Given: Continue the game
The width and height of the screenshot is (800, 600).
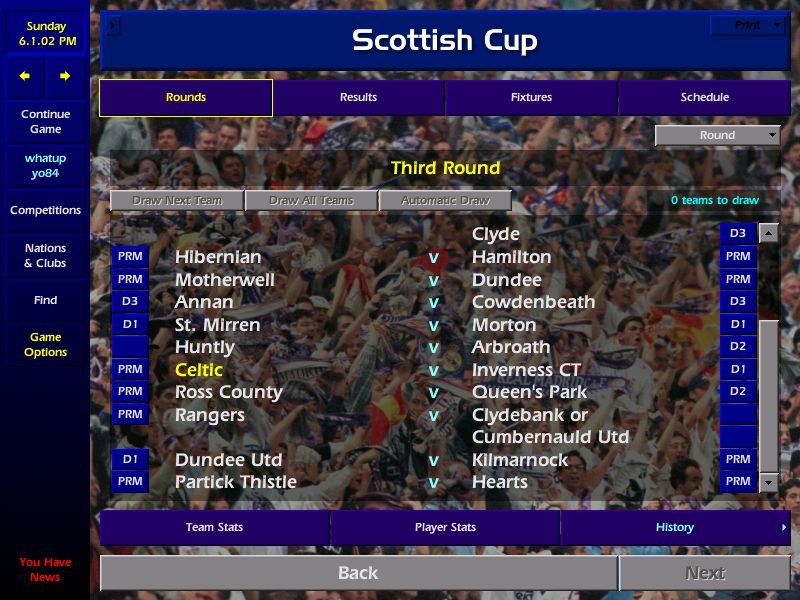Looking at the screenshot, I should [45, 121].
